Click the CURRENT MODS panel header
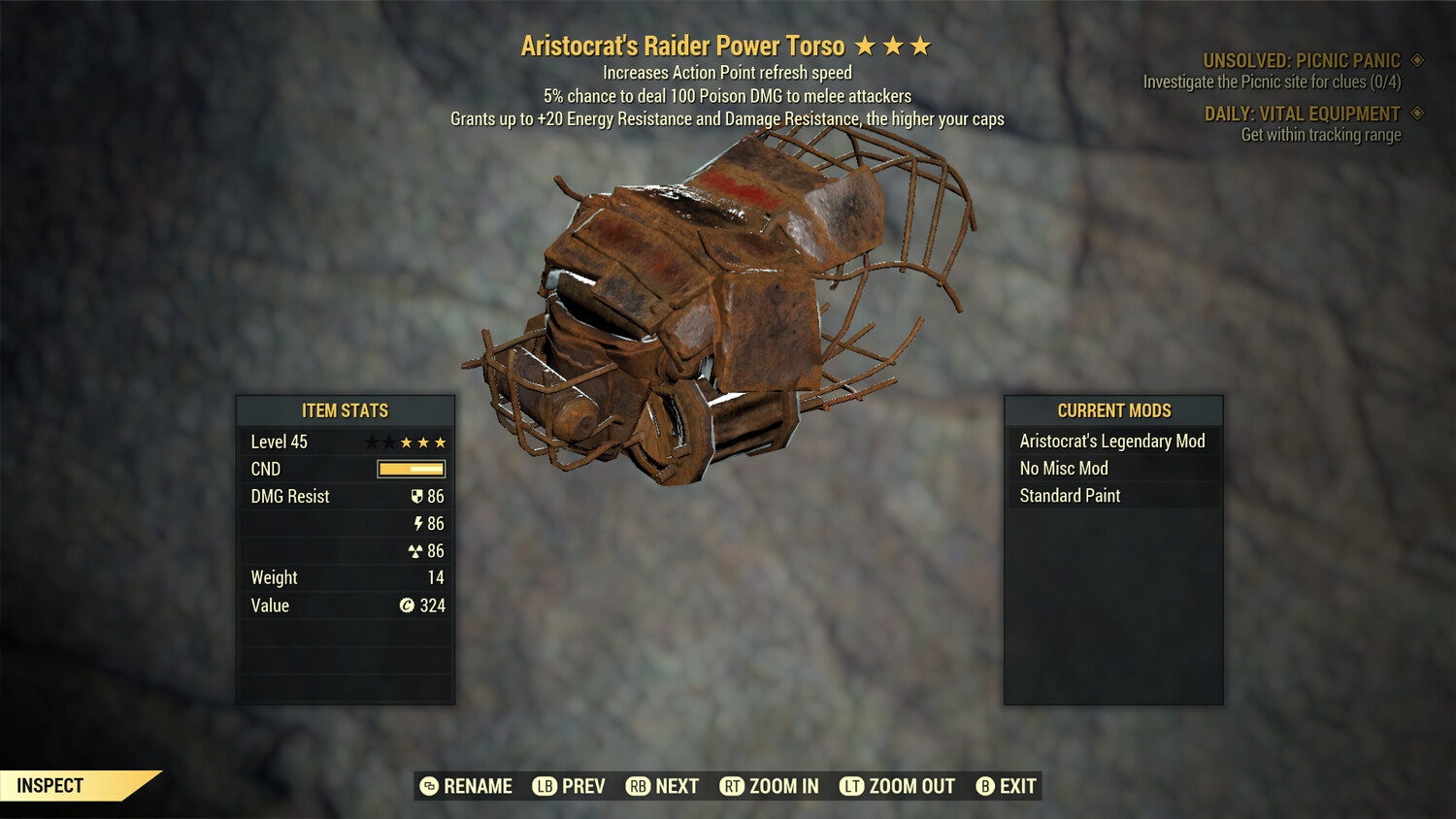 coord(1113,410)
